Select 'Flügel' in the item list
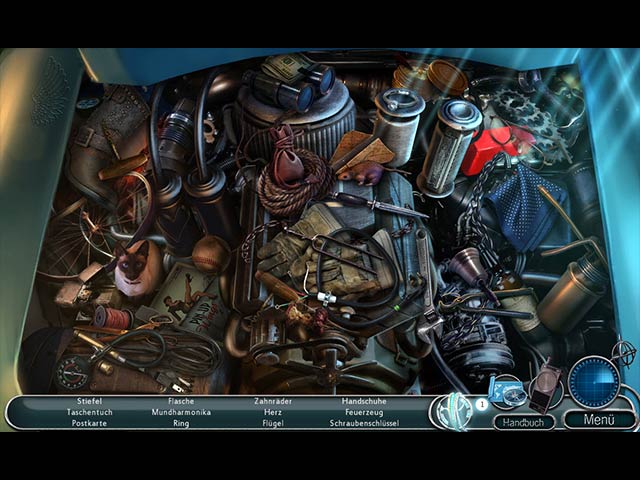This screenshot has width=640, height=480. click(271, 423)
